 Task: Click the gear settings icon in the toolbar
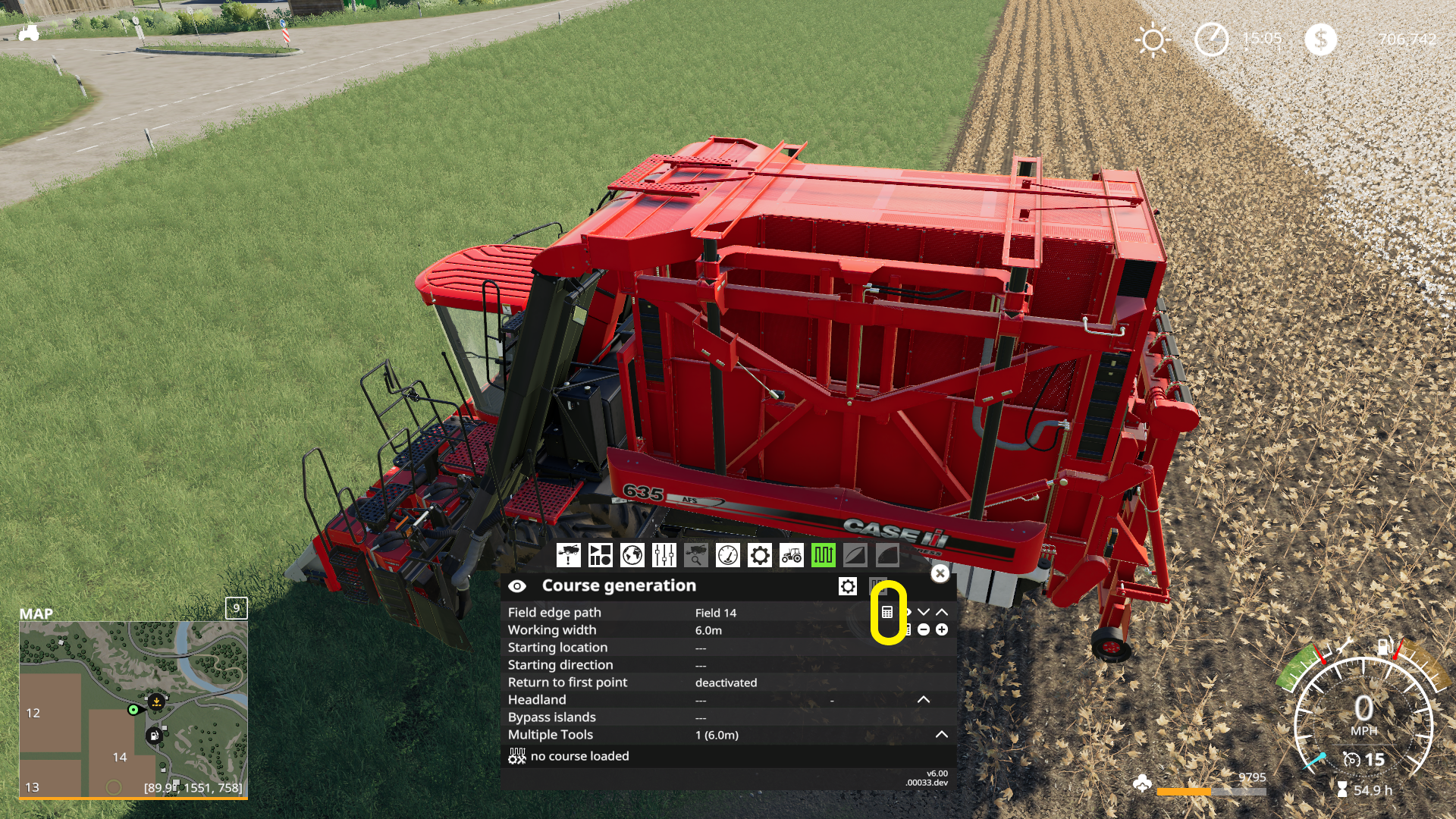[x=761, y=555]
